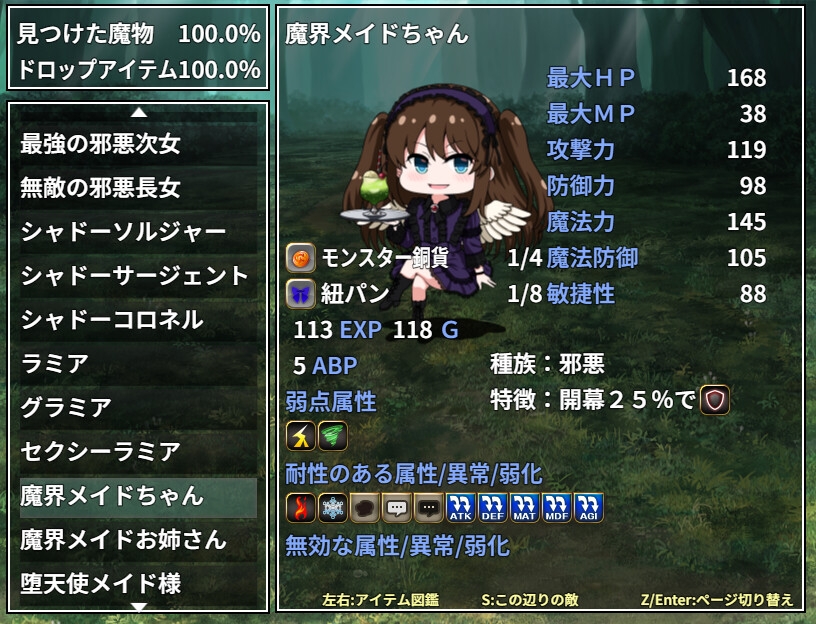Pick シャドーコロネル in the bestiary
816x624 pixels.
138,320
